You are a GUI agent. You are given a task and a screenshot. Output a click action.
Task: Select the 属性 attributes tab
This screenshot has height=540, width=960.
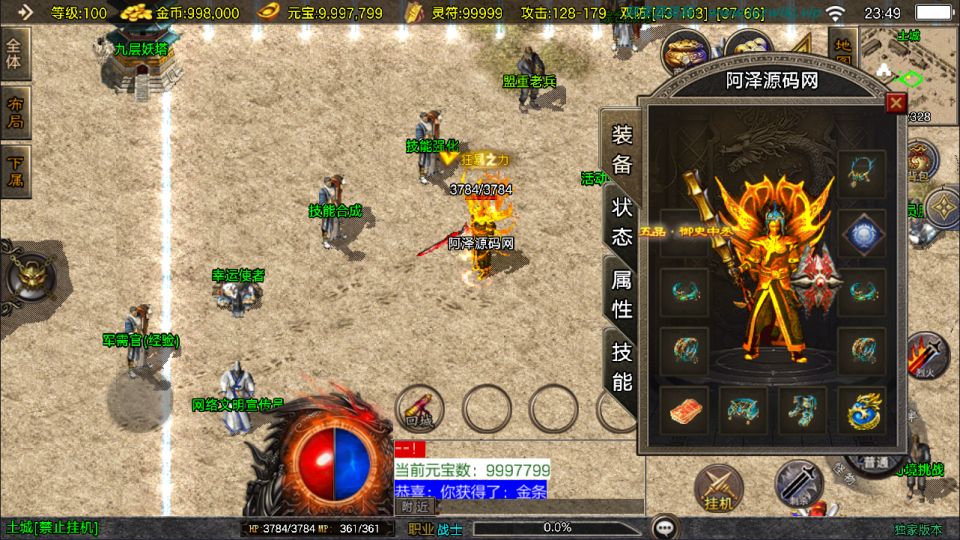(x=621, y=294)
